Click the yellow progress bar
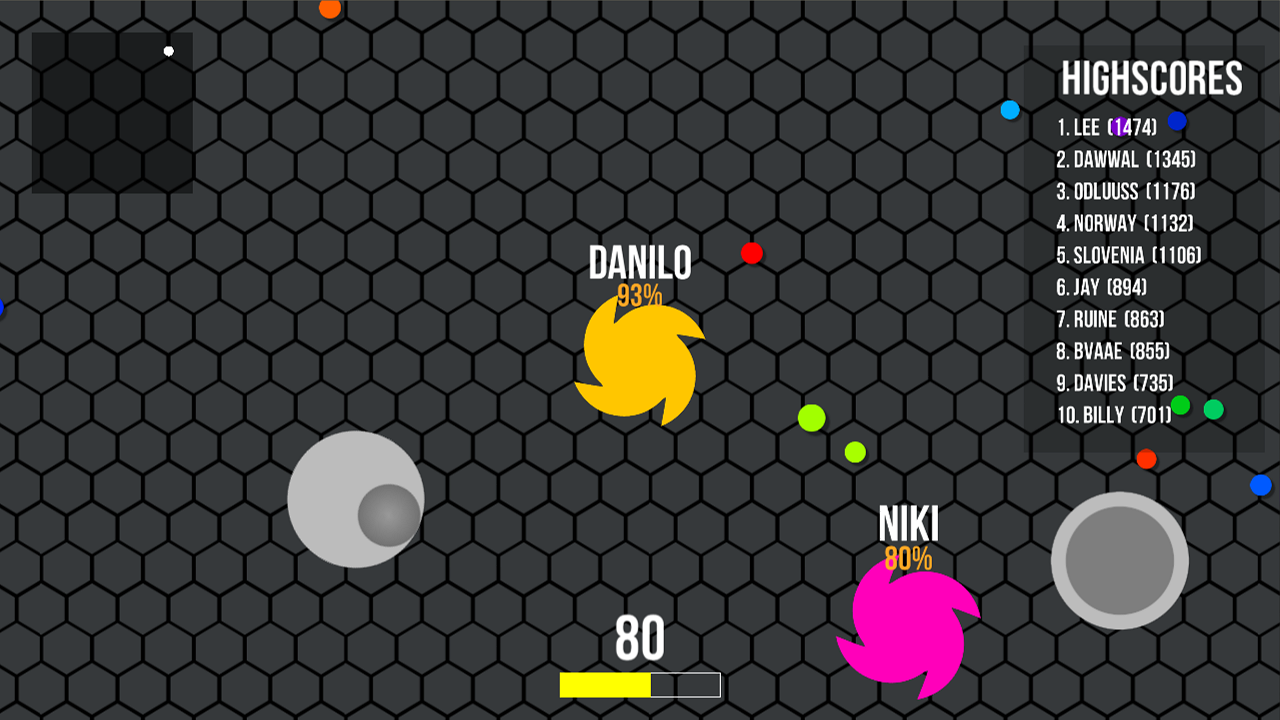Screen dimensions: 1280x720 [605, 686]
